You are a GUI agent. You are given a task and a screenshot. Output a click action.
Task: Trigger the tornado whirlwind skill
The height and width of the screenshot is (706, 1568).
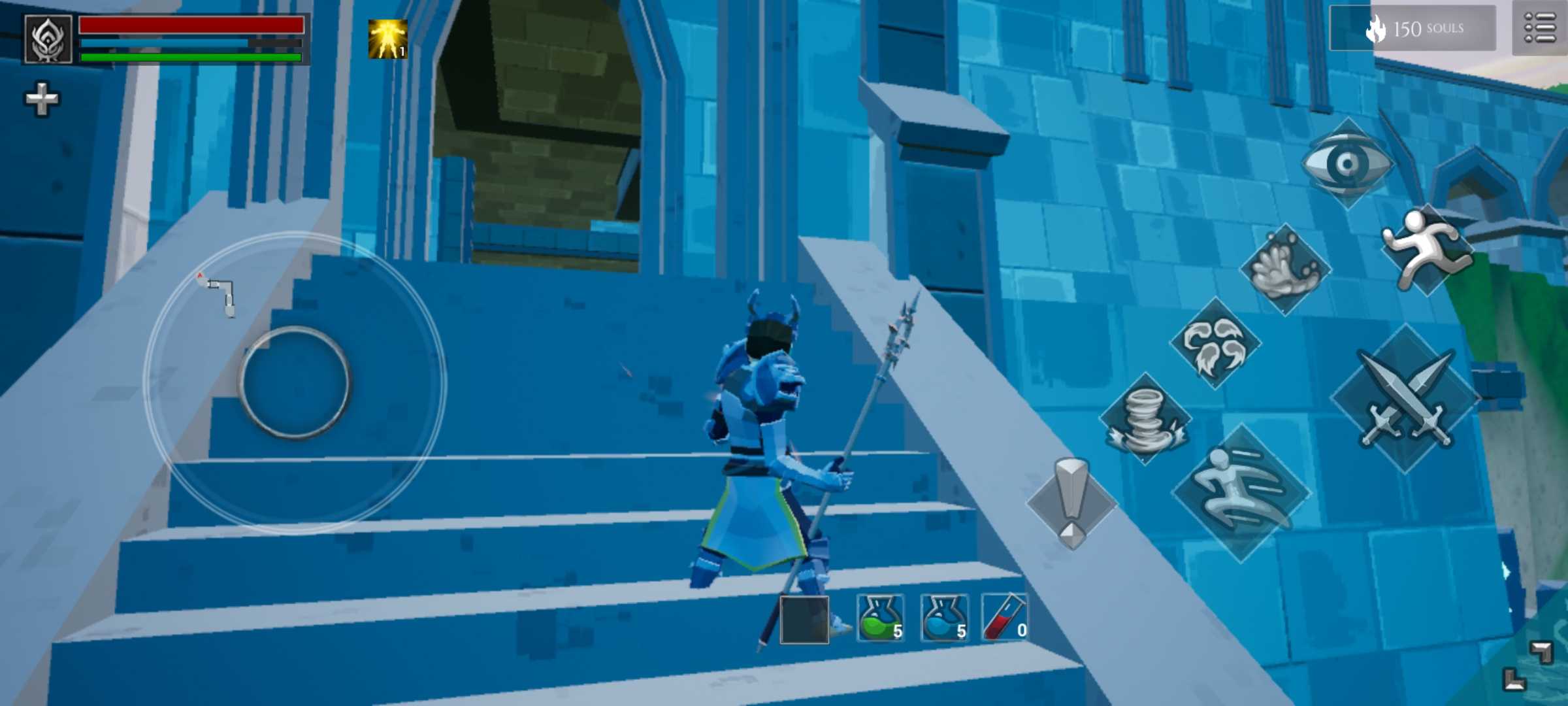pos(1145,419)
